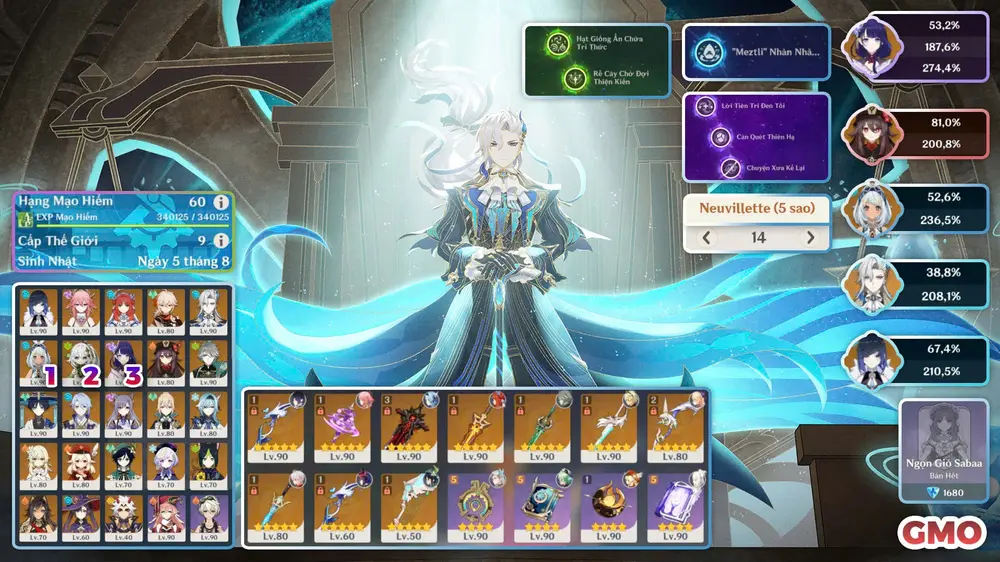Open the info icon next to Cấp Thế Giới
Image resolution: width=1000 pixels, height=562 pixels.
click(x=222, y=240)
